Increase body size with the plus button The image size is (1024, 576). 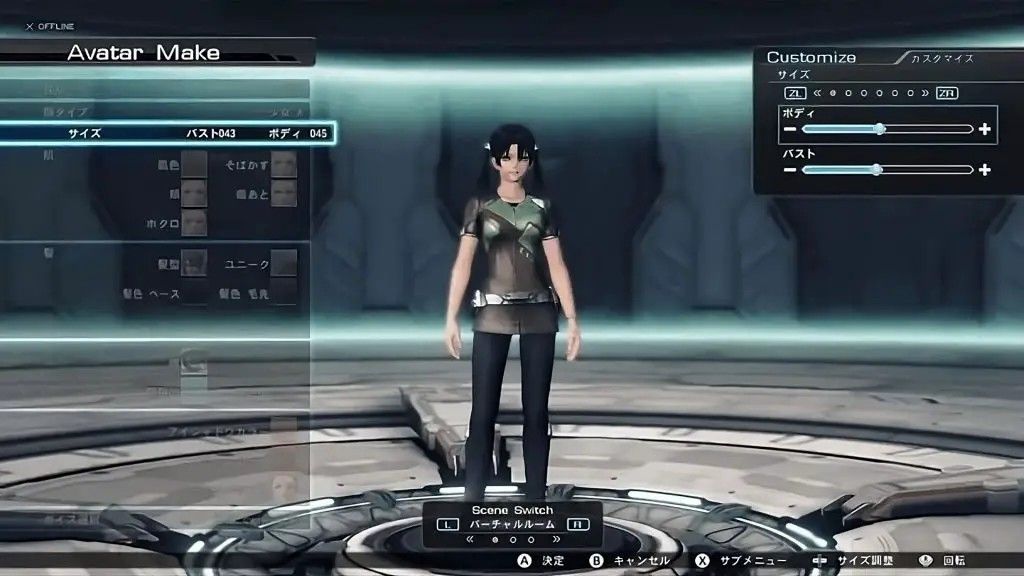coord(985,129)
